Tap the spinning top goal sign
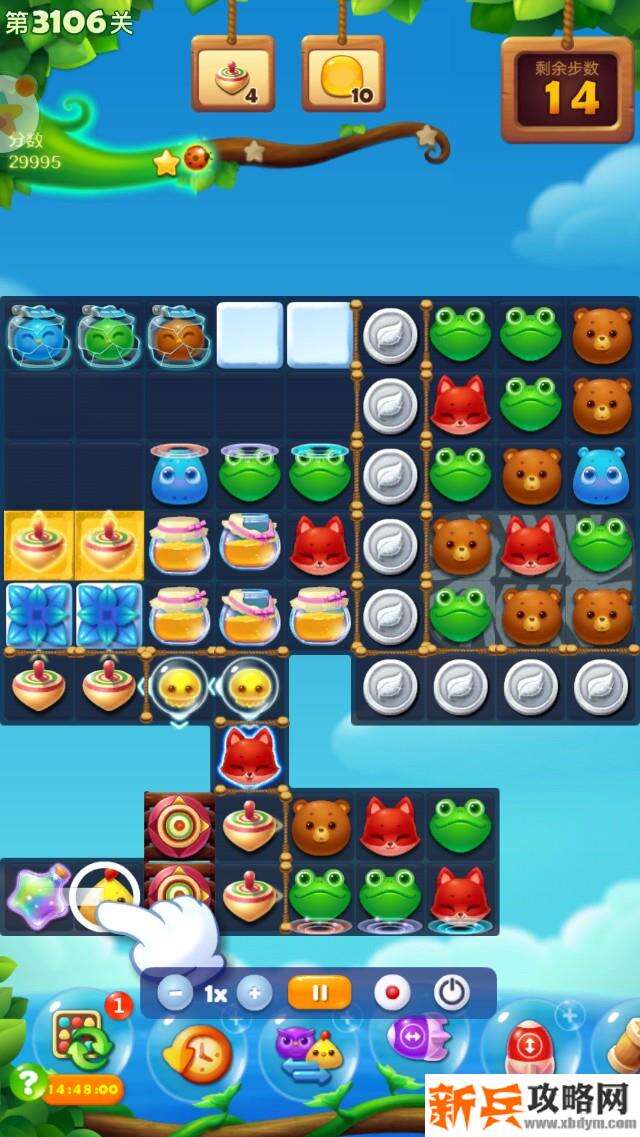Image resolution: width=640 pixels, height=1137 pixels. click(x=233, y=75)
